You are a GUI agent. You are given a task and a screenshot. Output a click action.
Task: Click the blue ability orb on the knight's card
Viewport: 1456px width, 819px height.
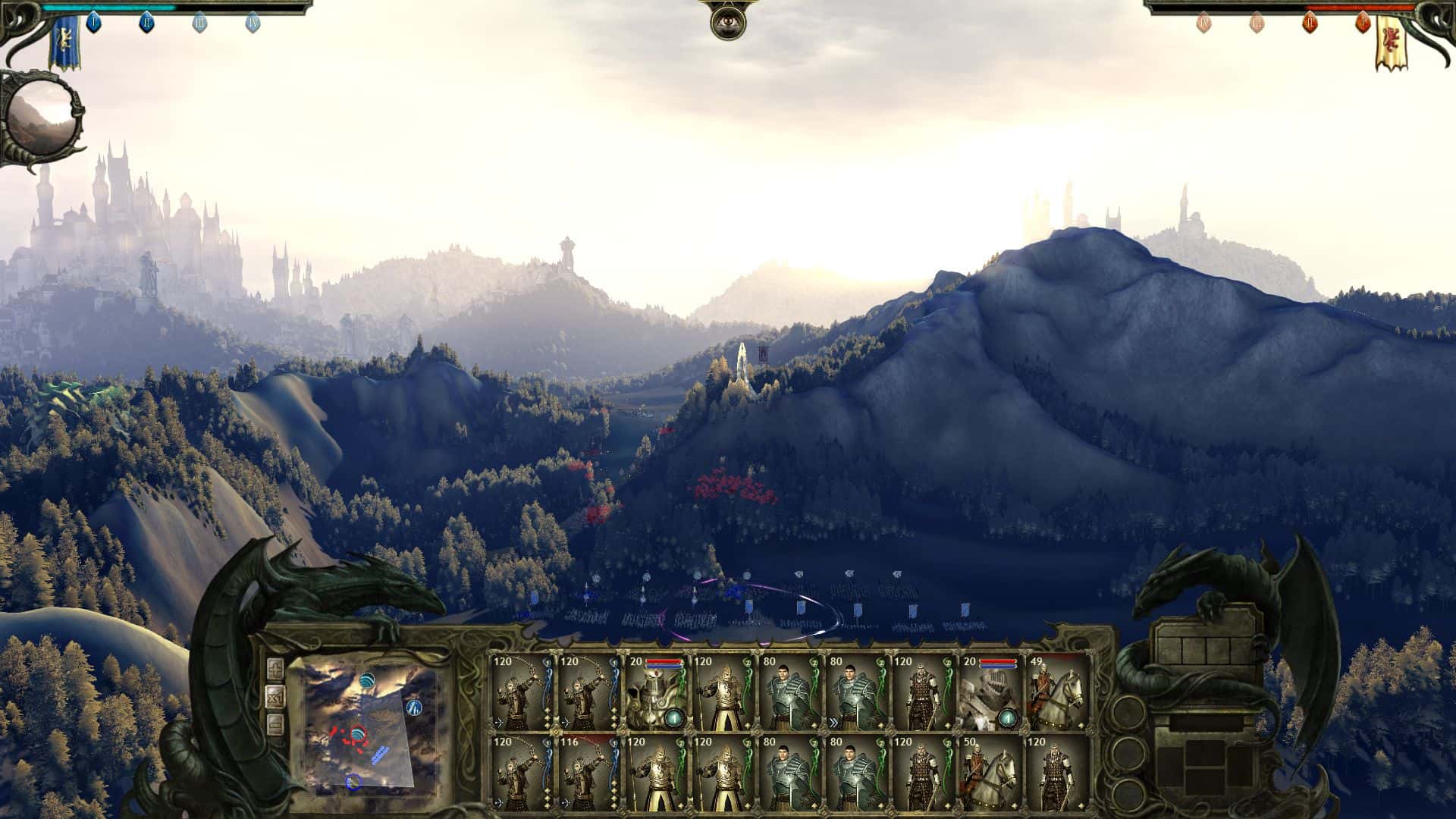coord(674,719)
